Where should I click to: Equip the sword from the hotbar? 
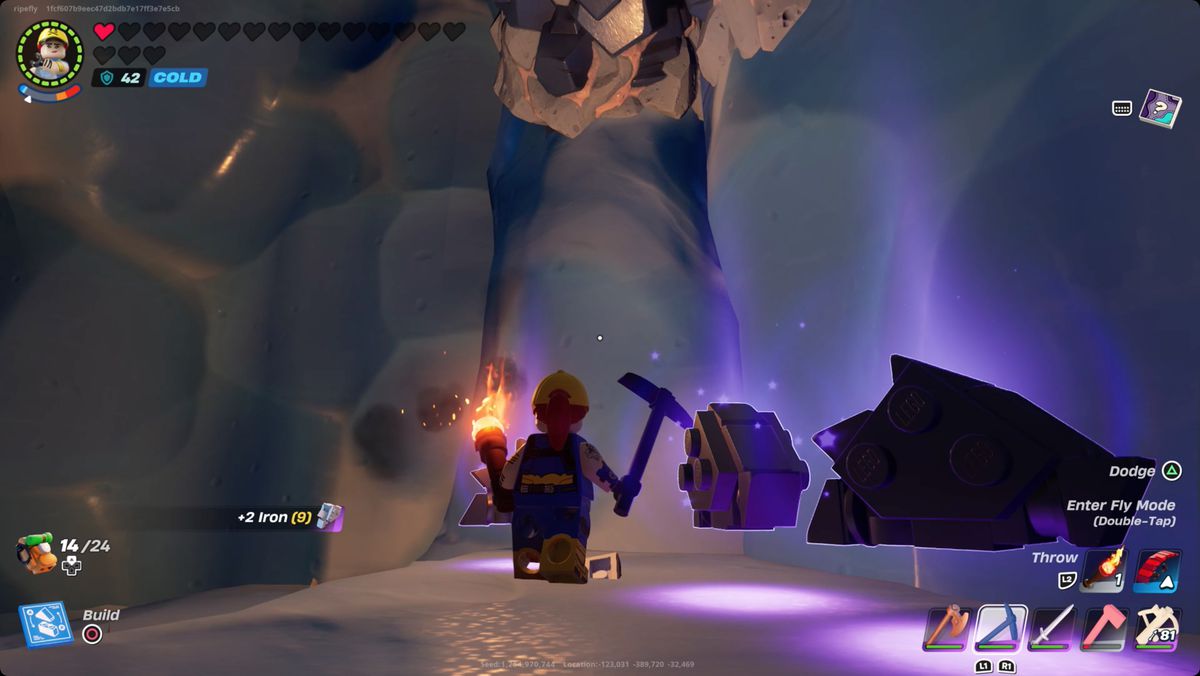pyautogui.click(x=1052, y=628)
